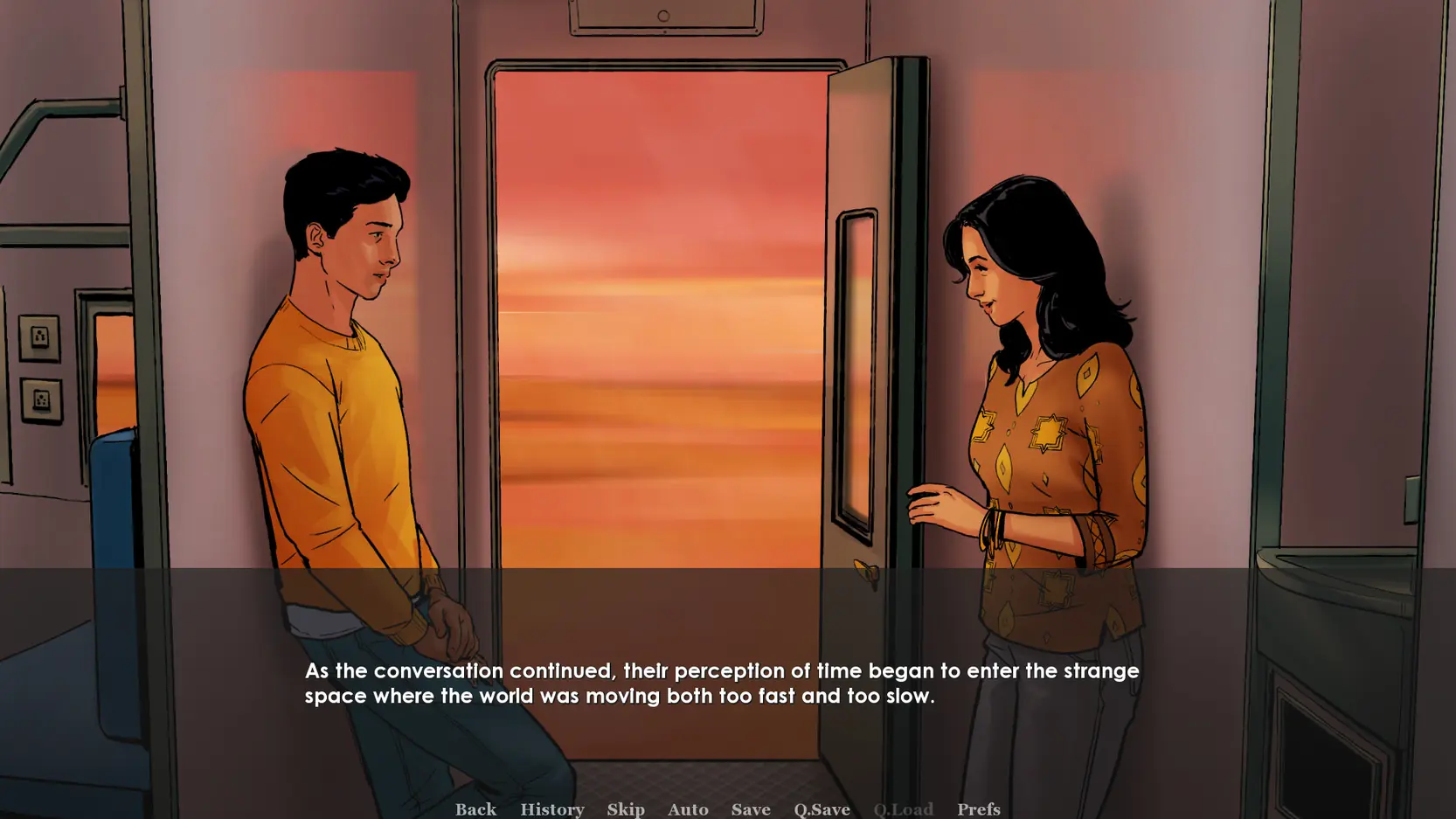1456x819 pixels.
Task: Activate Skip to fast-forward text
Action: pyautogui.click(x=626, y=809)
